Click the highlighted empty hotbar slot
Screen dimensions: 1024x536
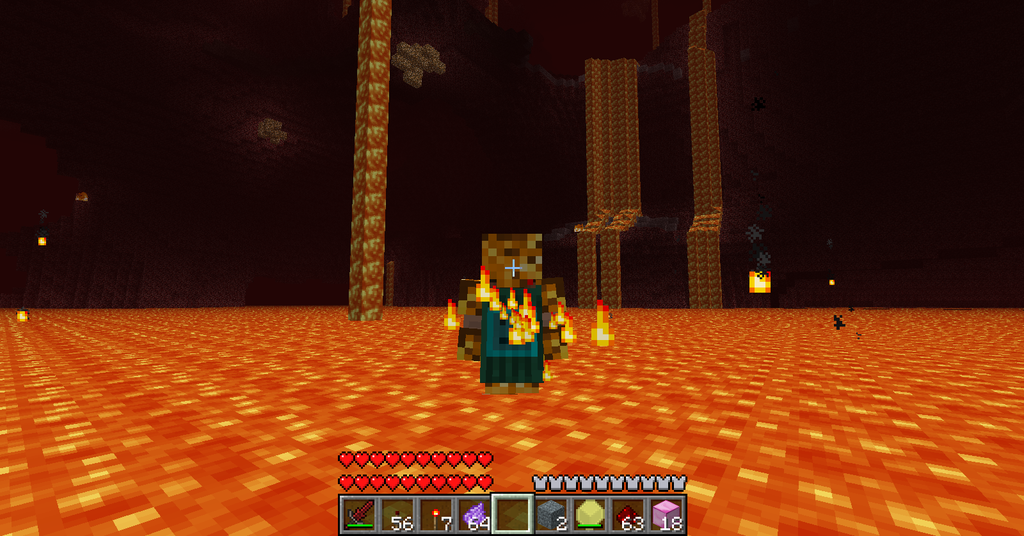point(512,515)
